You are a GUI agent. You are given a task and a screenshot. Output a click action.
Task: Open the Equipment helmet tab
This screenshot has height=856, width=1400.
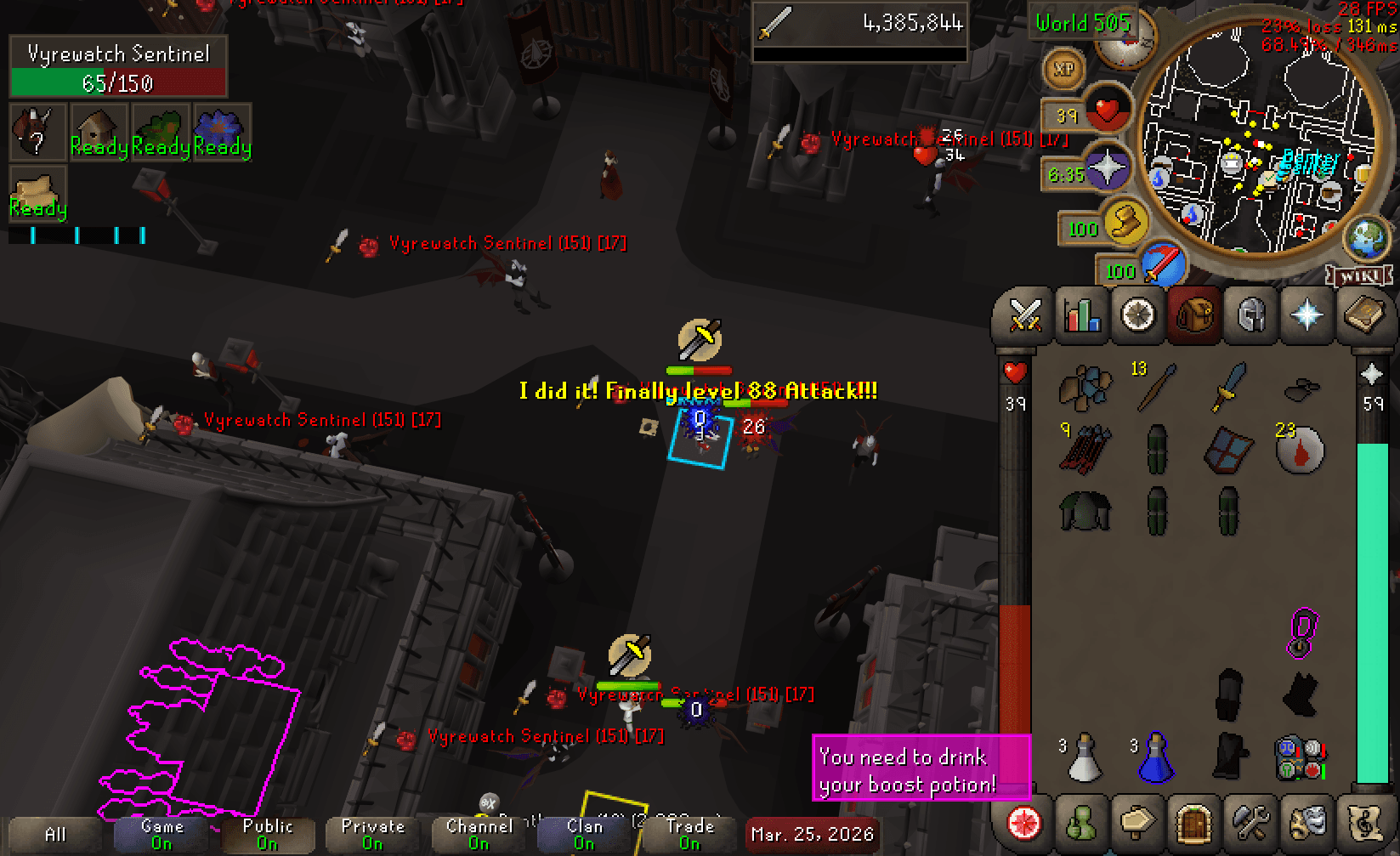(x=1250, y=315)
